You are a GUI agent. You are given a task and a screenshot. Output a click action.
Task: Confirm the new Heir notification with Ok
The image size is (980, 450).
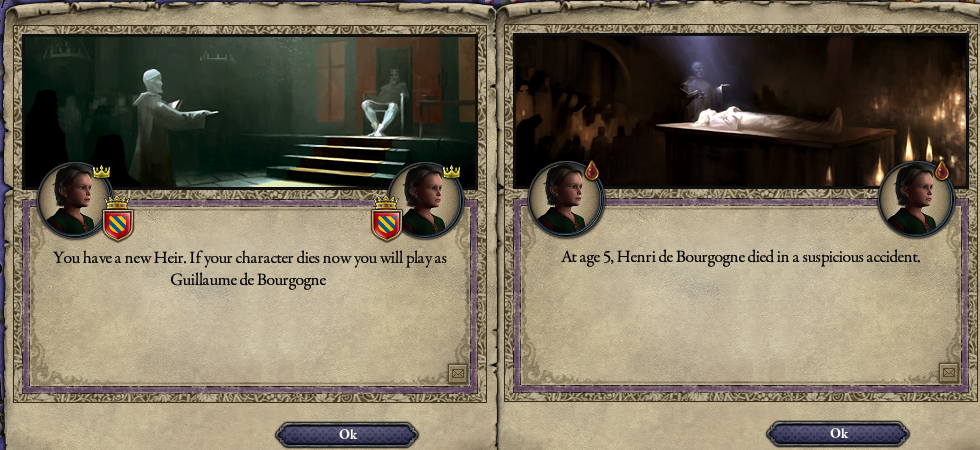(347, 434)
